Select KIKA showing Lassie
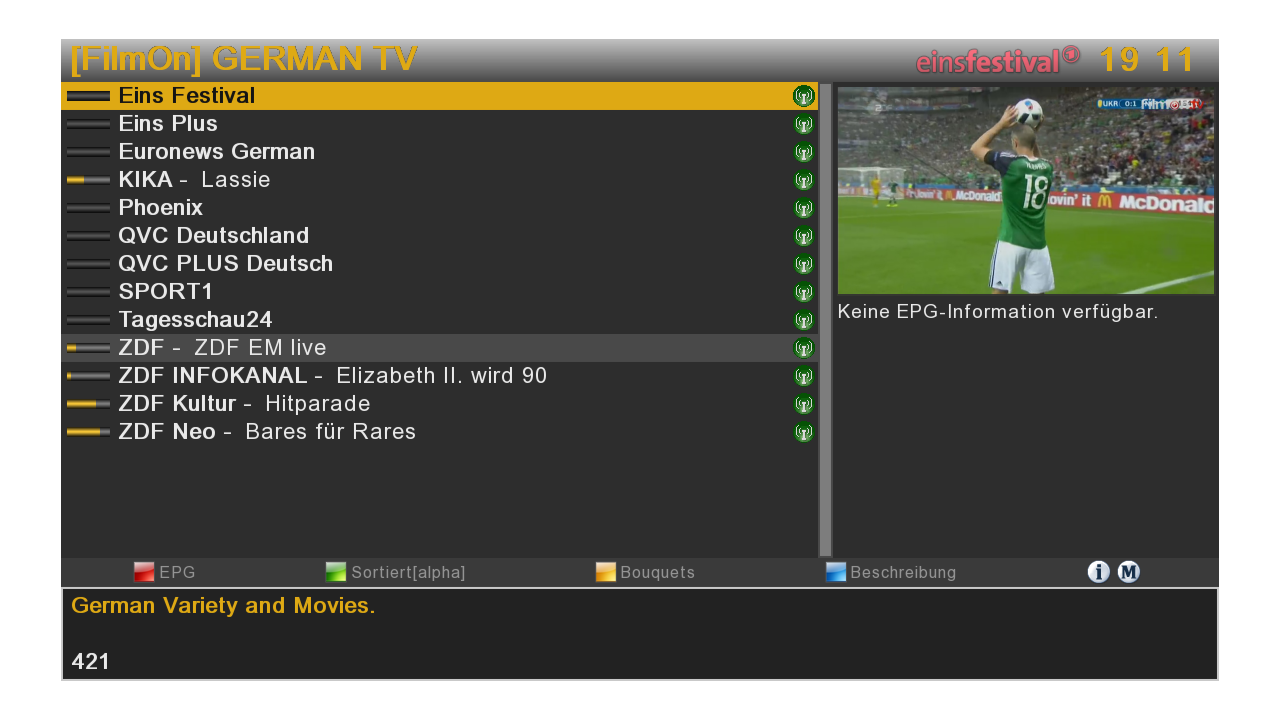Image resolution: width=1280 pixels, height=720 pixels. tap(194, 180)
